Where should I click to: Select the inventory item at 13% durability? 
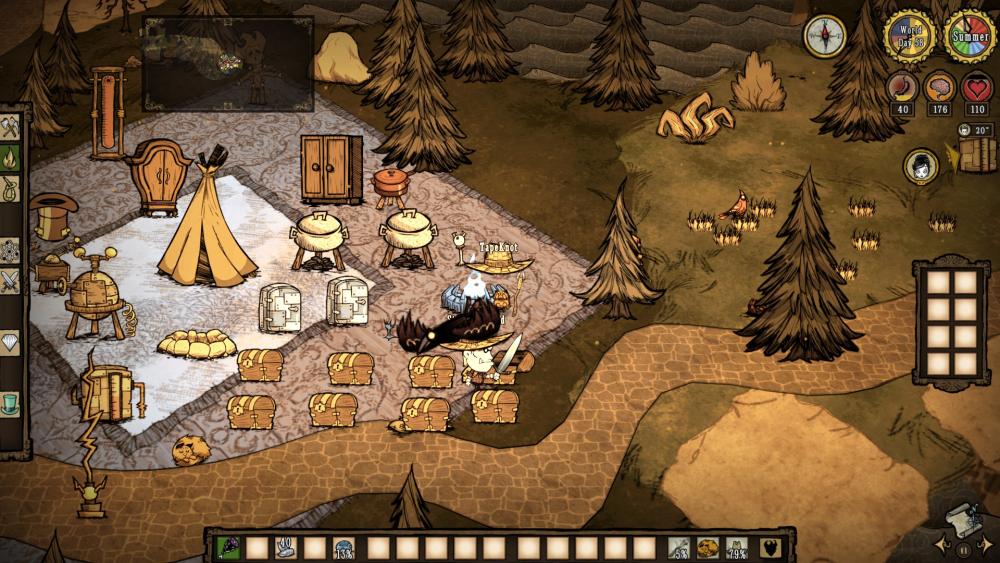344,548
